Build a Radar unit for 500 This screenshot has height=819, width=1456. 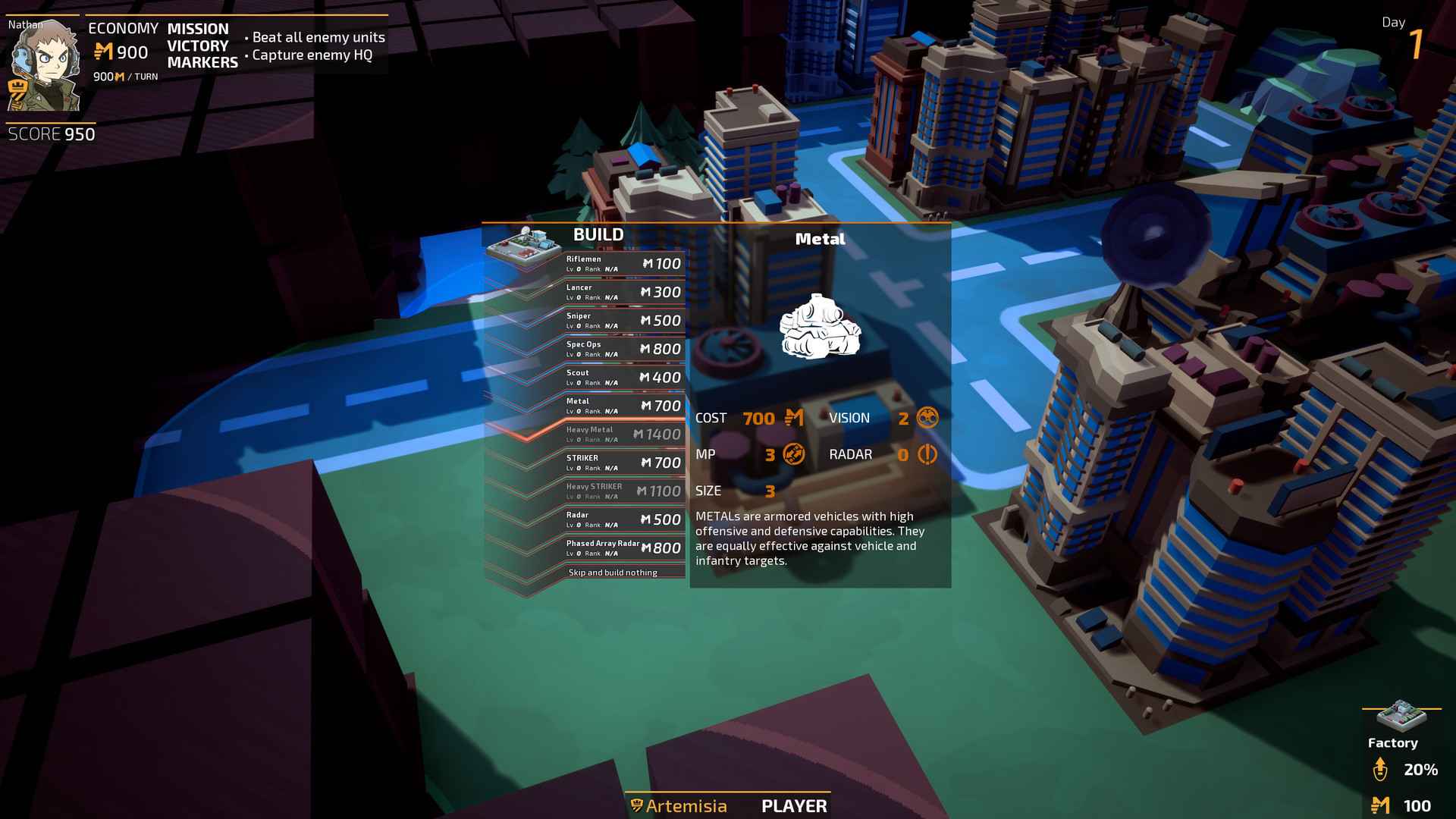623,519
